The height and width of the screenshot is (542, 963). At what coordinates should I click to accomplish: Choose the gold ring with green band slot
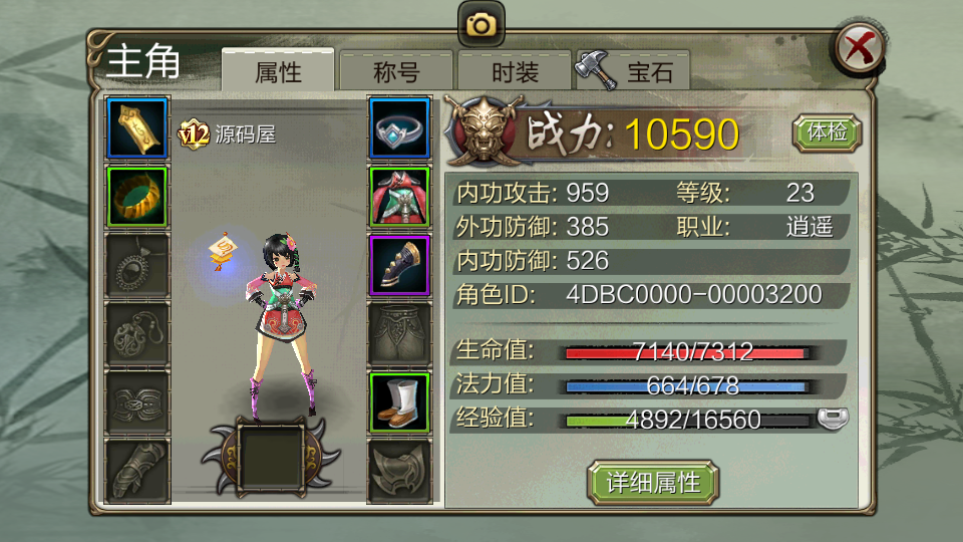pyautogui.click(x=137, y=196)
